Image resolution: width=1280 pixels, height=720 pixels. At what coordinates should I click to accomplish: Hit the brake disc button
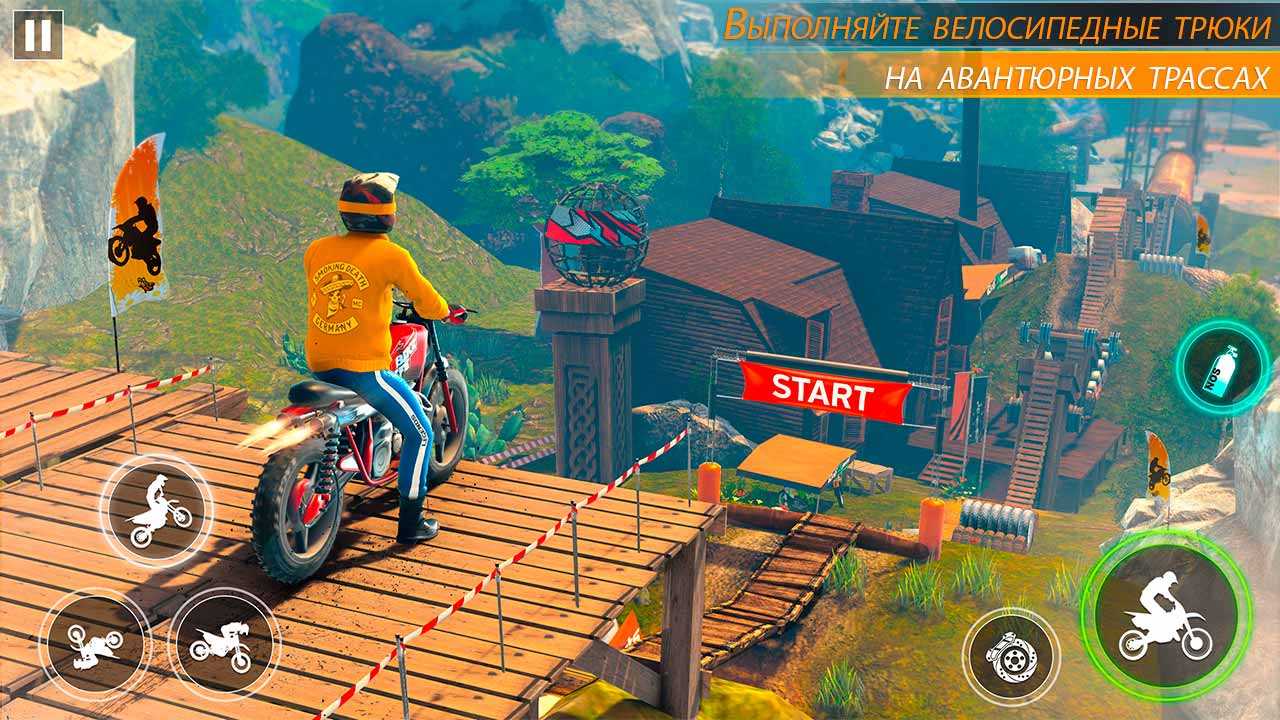1010,656
